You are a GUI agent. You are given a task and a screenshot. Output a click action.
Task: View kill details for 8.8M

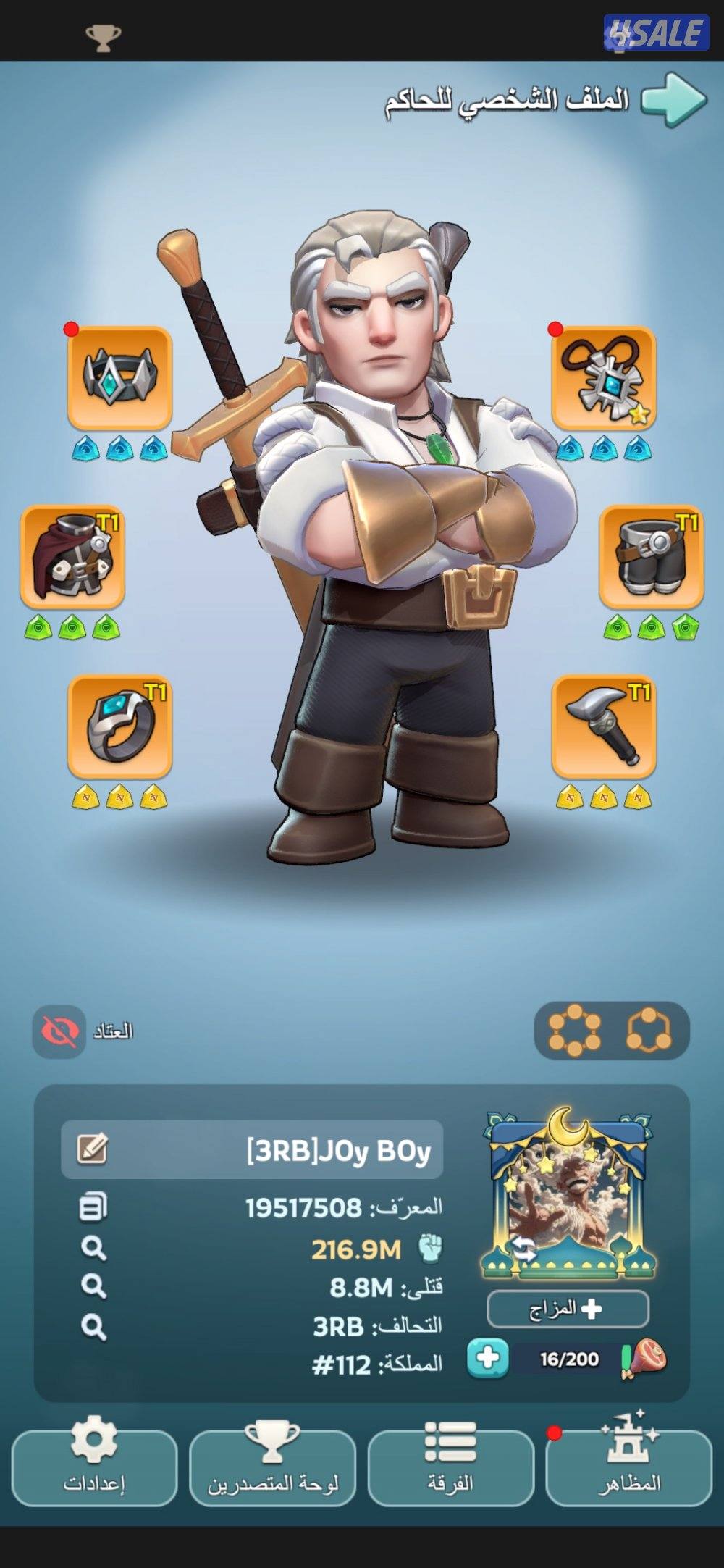point(93,1287)
